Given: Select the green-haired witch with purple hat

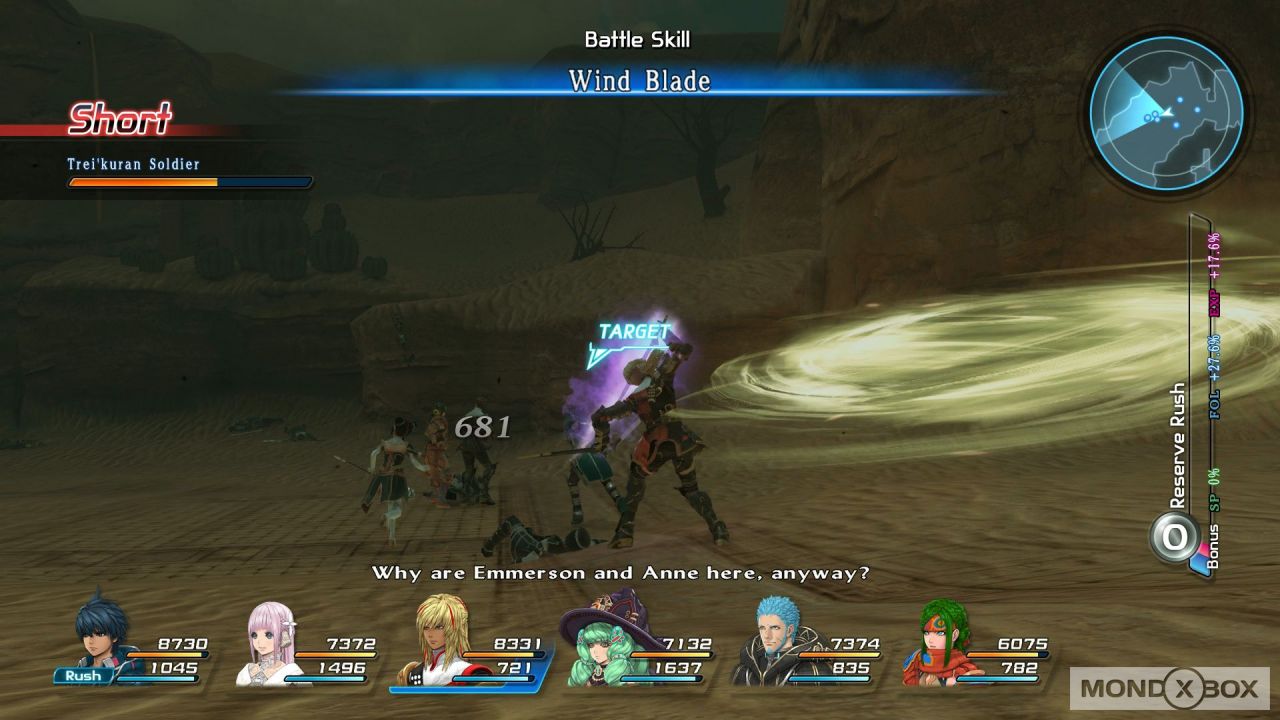Looking at the screenshot, I should 600,642.
